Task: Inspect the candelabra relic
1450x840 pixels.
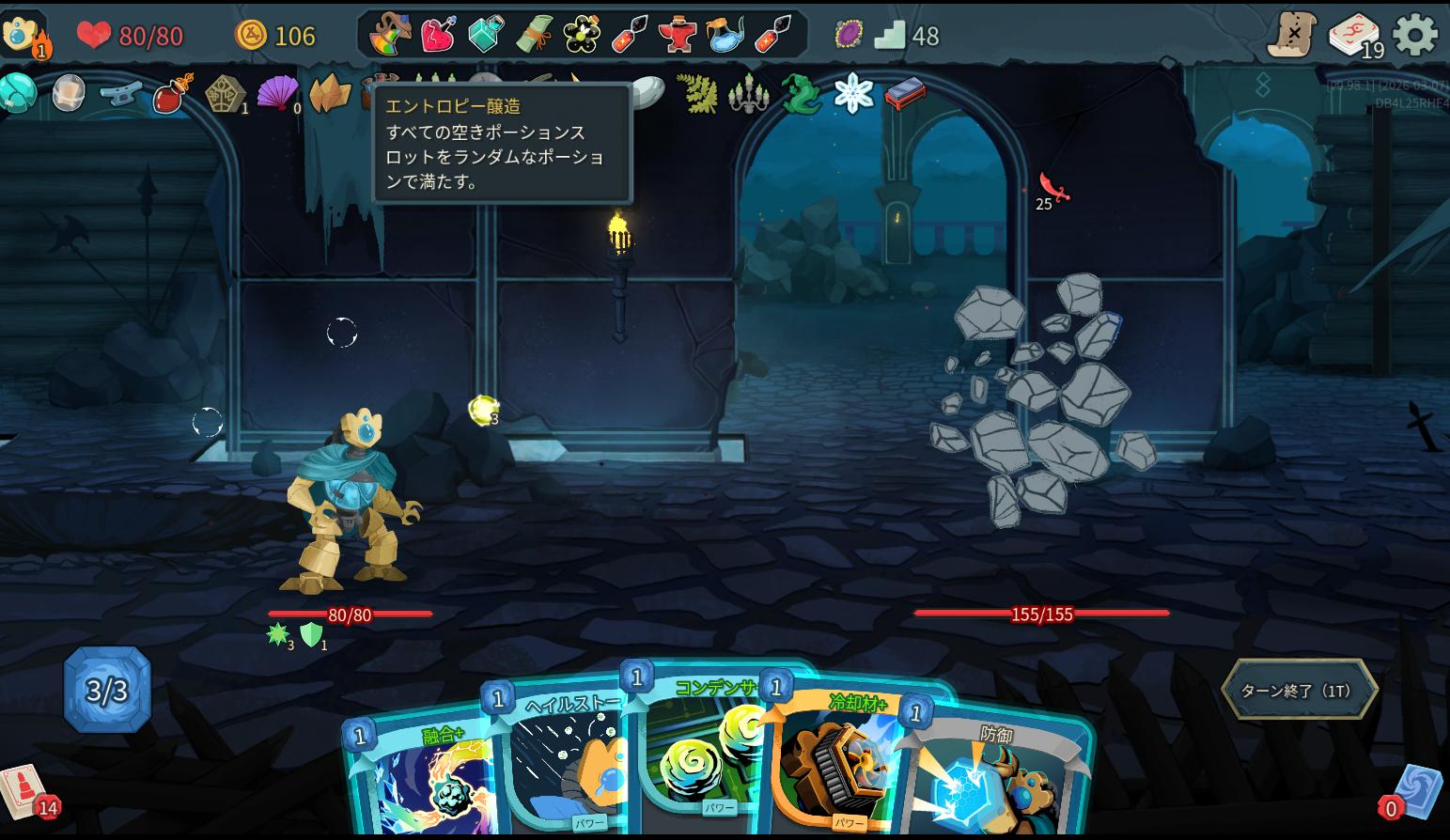Action: coord(749,94)
